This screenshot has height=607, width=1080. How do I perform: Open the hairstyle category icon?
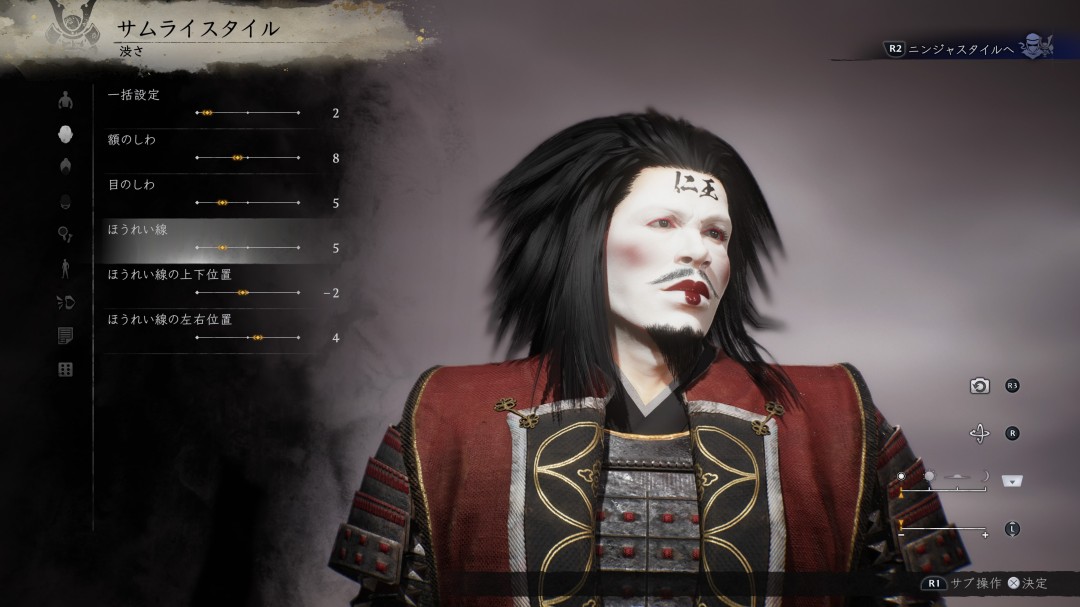(66, 166)
